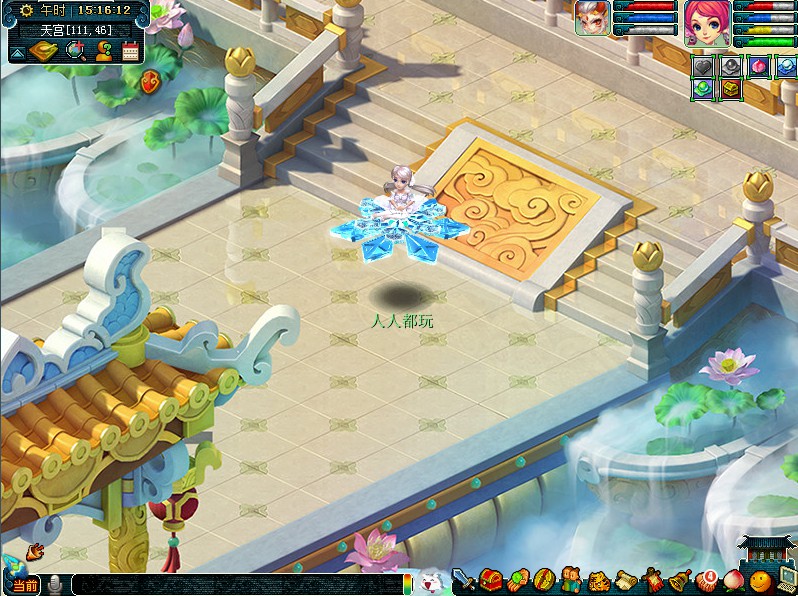Select the pink-haired player character portrait
This screenshot has width=798, height=596.
tap(707, 23)
